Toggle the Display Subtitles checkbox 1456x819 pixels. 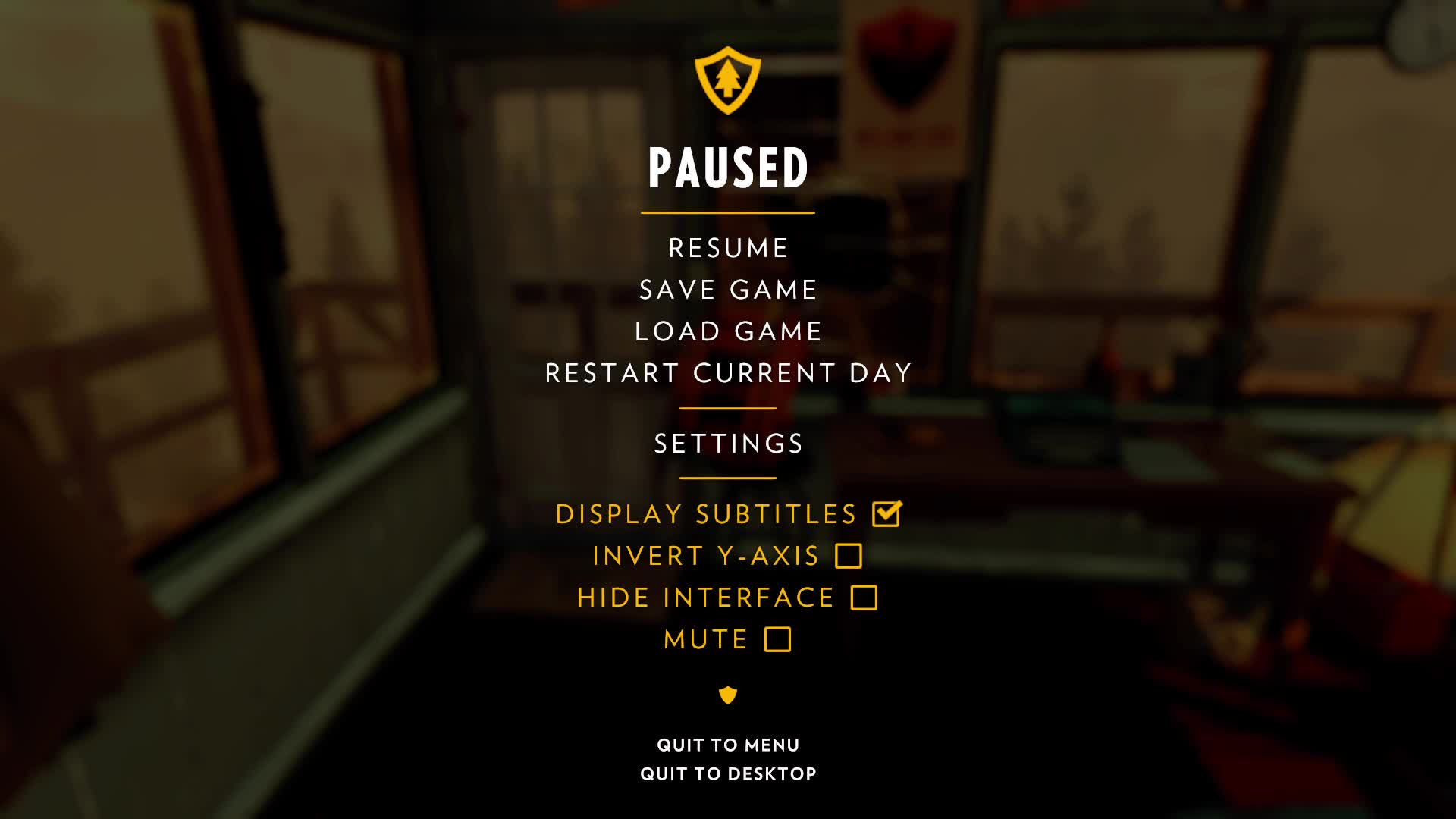pyautogui.click(x=886, y=514)
